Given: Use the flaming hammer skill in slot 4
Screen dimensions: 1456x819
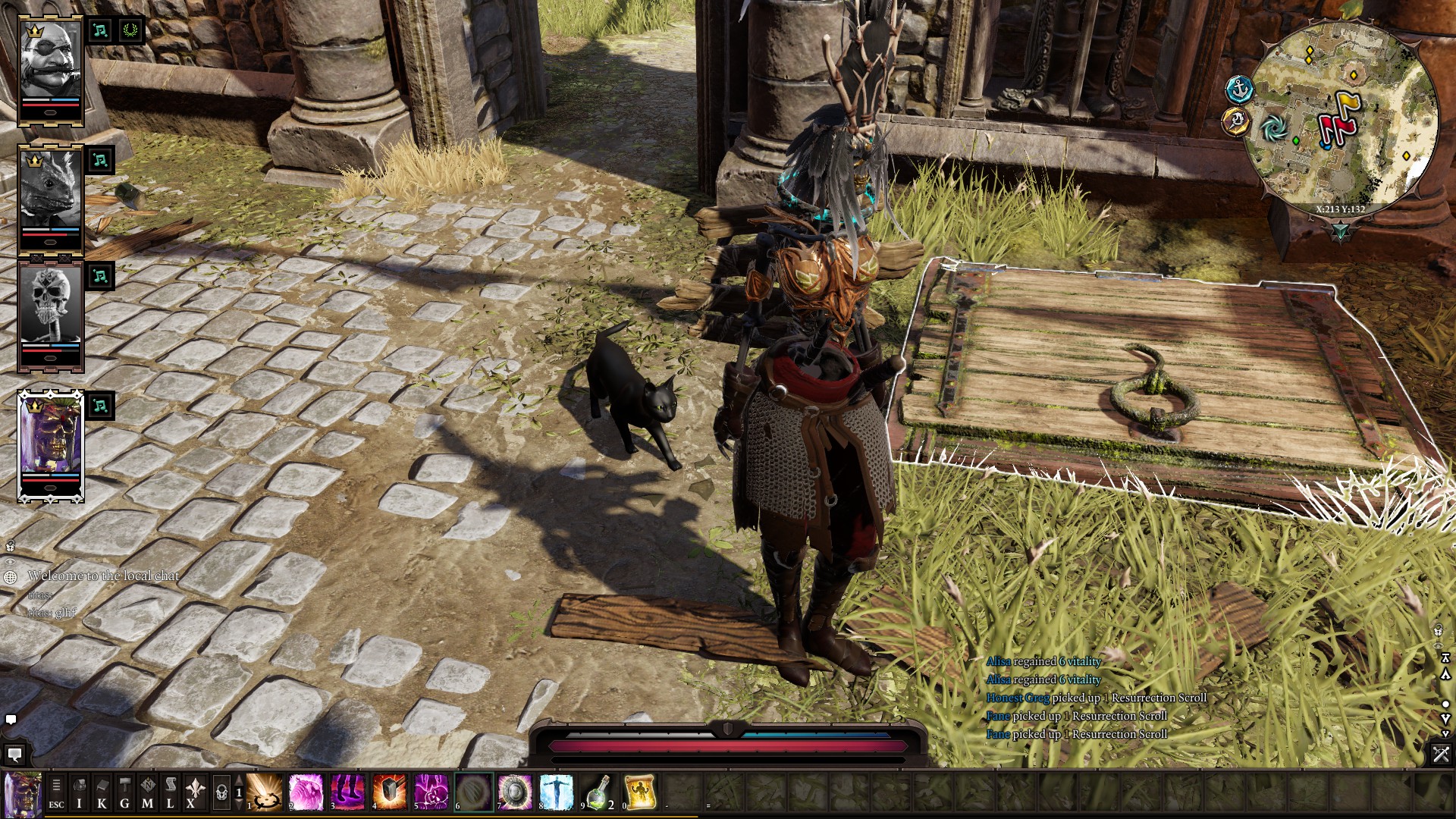Looking at the screenshot, I should pyautogui.click(x=390, y=792).
